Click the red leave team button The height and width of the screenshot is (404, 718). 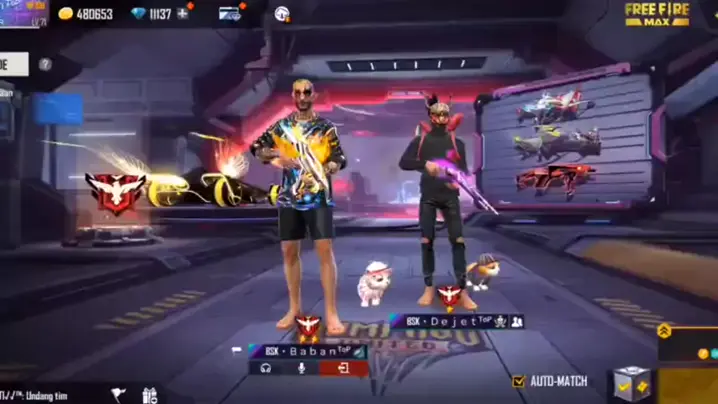[x=343, y=368]
